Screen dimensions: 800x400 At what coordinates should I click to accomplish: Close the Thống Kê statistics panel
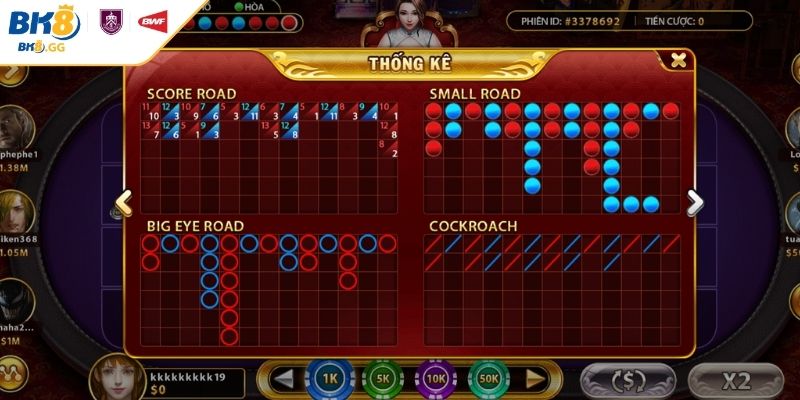pos(679,61)
